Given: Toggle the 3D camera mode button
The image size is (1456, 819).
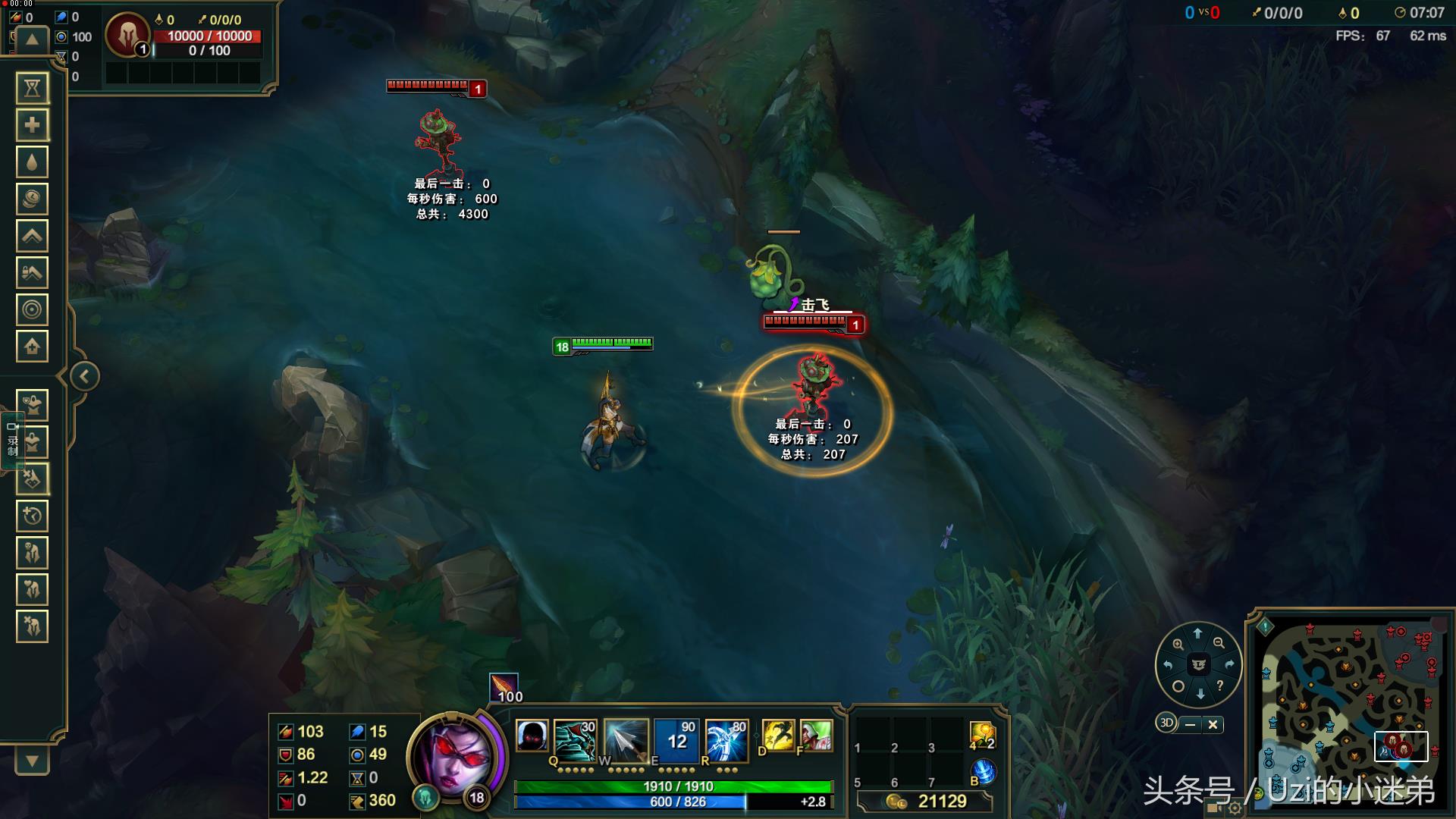Looking at the screenshot, I should click(1166, 723).
